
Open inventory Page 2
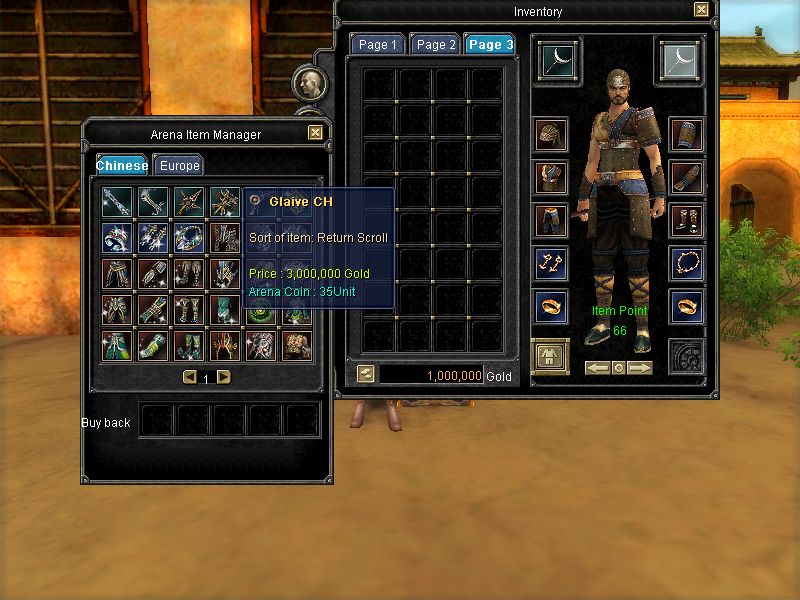pos(436,45)
